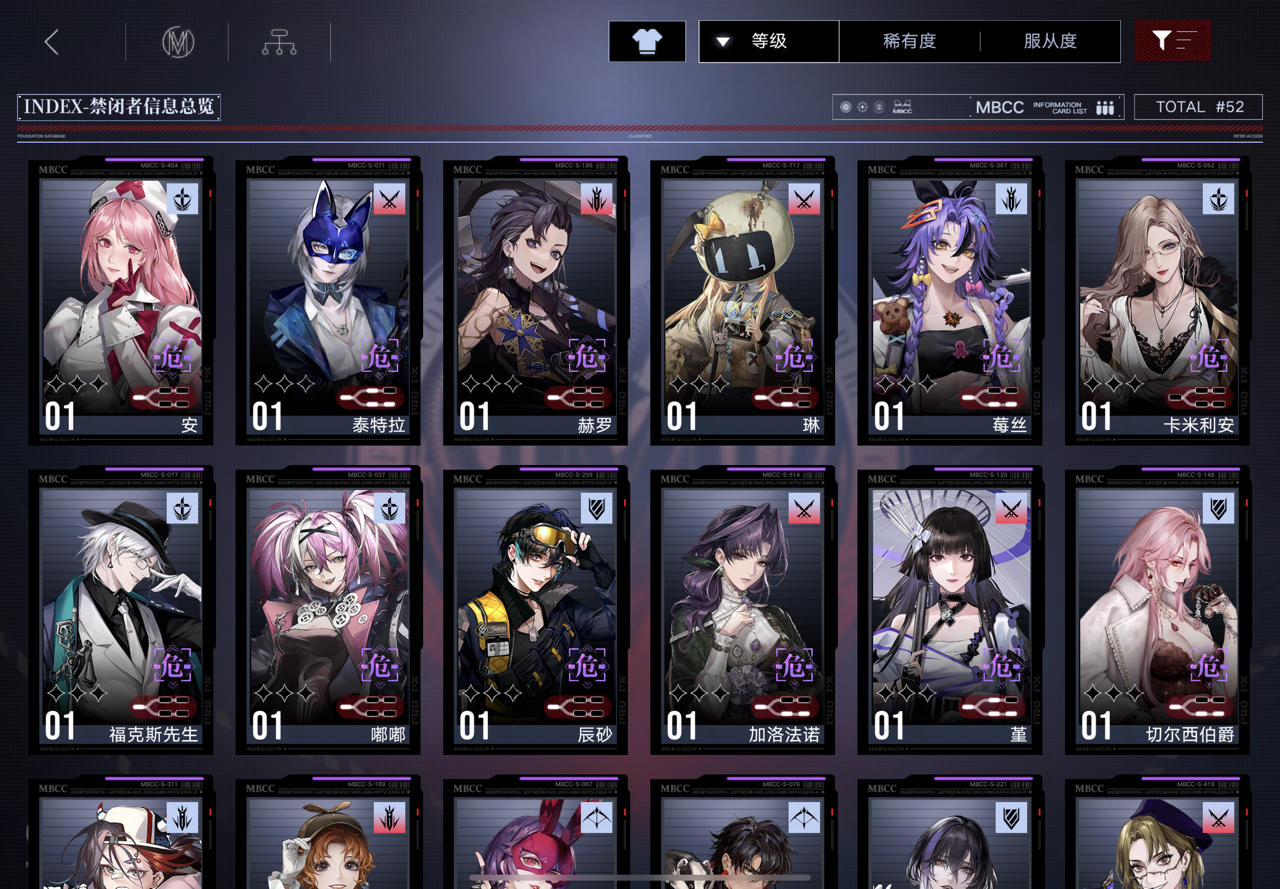Open 琳's character card
Viewport: 1280px width, 889px height.
tap(741, 300)
